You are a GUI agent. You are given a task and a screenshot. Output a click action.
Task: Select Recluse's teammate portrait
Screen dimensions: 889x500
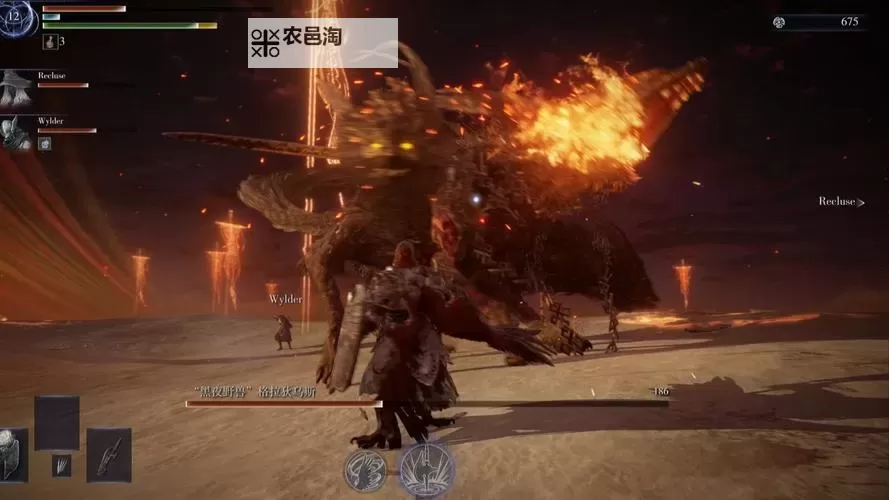pyautogui.click(x=16, y=87)
